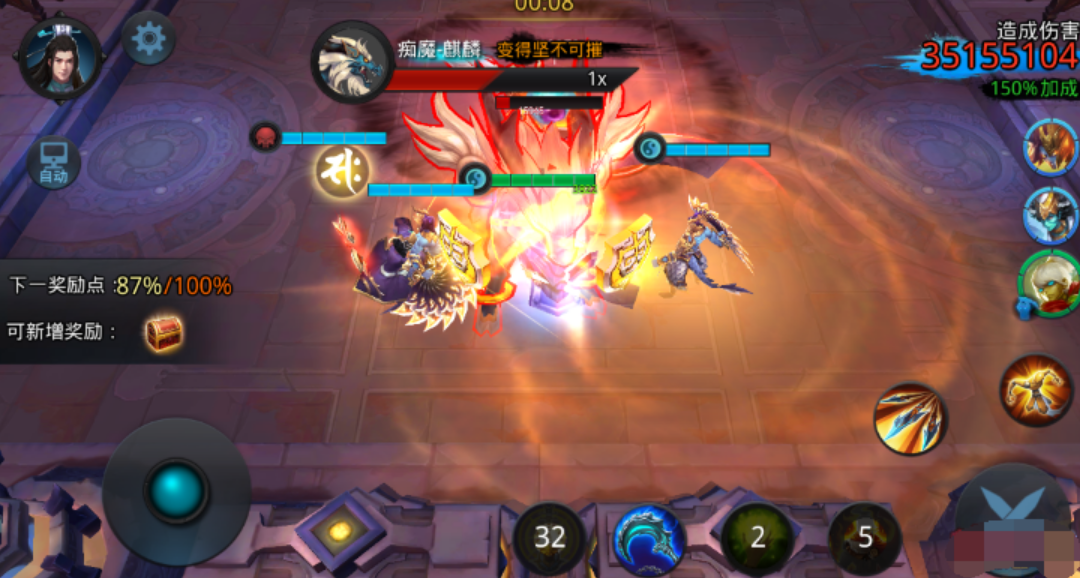Tap the player hero portrait
Image resolution: width=1080 pixels, height=578 pixels.
point(60,57)
